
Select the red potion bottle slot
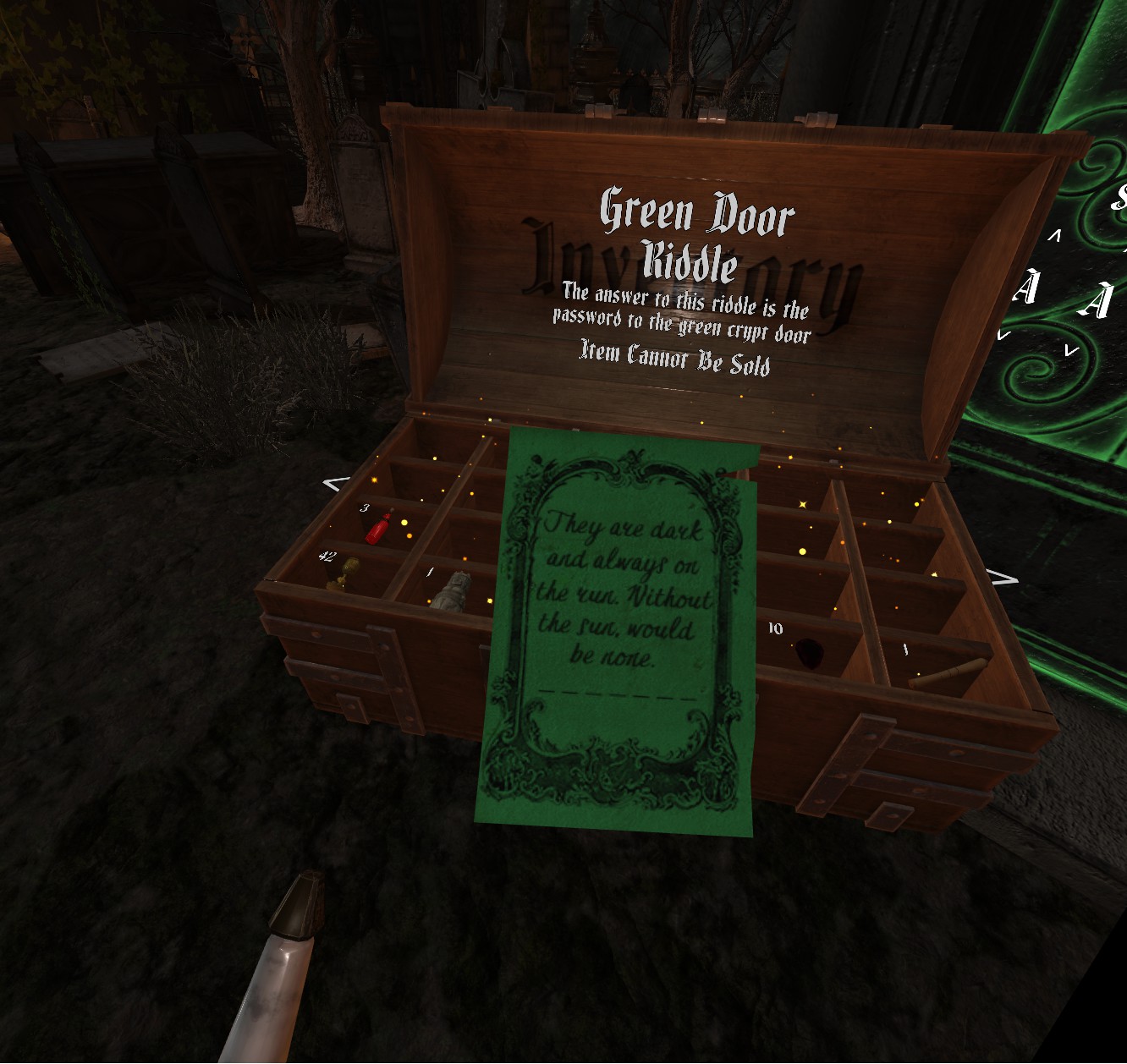pos(379,528)
